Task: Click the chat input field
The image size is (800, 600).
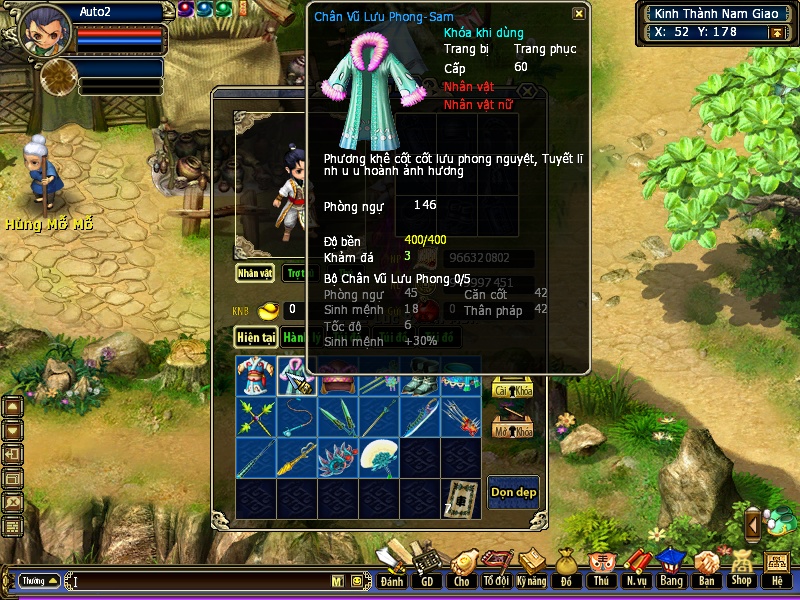Action: 200,581
